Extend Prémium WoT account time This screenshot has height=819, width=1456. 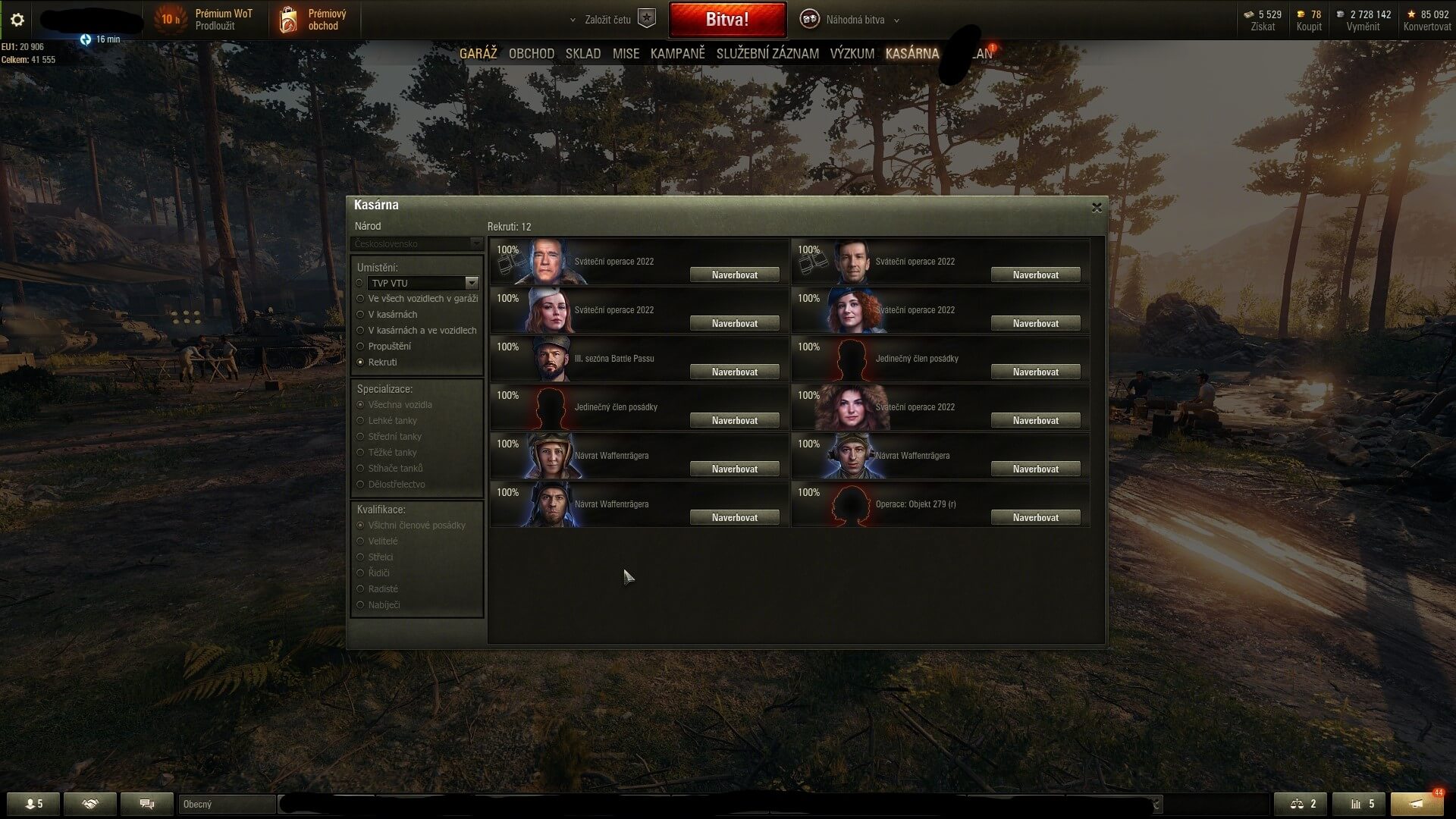coord(215,26)
